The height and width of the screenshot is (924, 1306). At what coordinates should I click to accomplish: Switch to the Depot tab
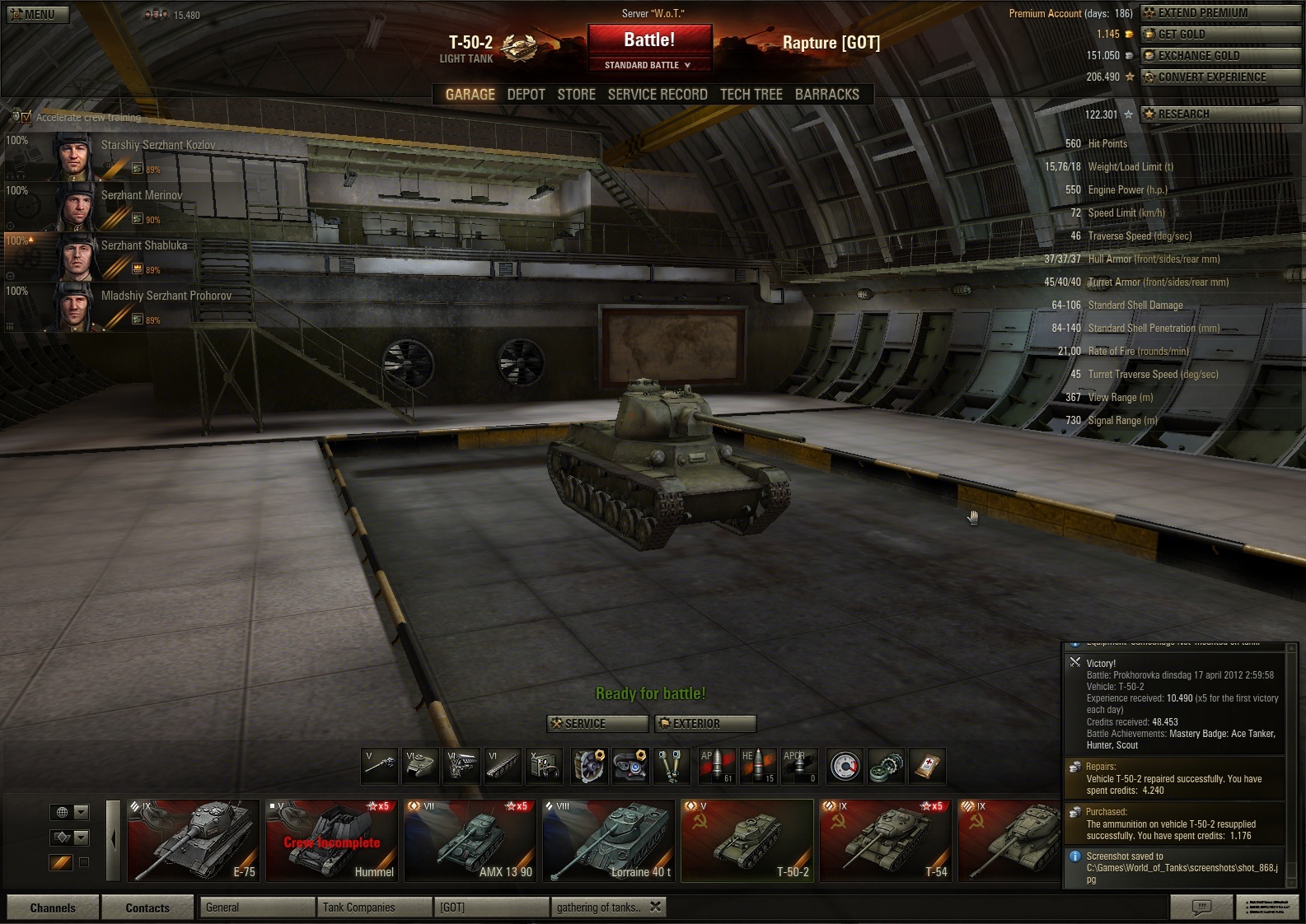[526, 95]
